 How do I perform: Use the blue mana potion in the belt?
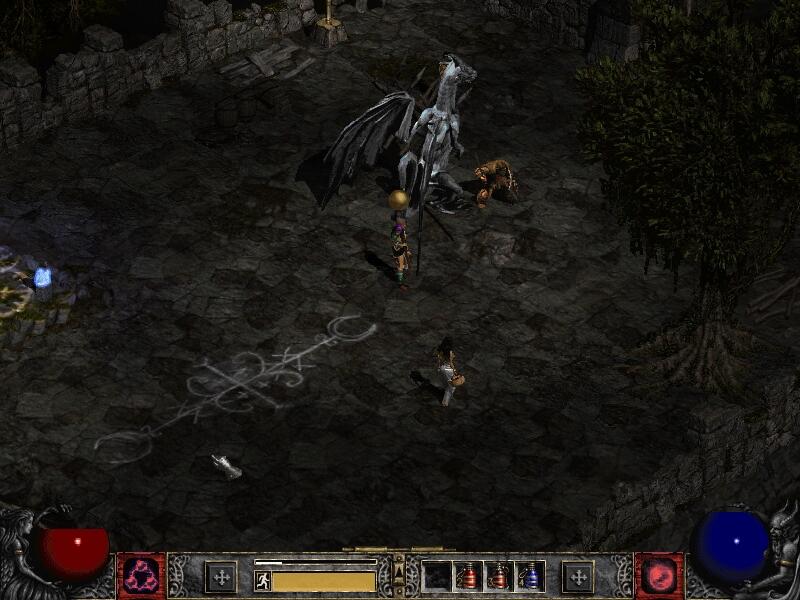pyautogui.click(x=530, y=576)
